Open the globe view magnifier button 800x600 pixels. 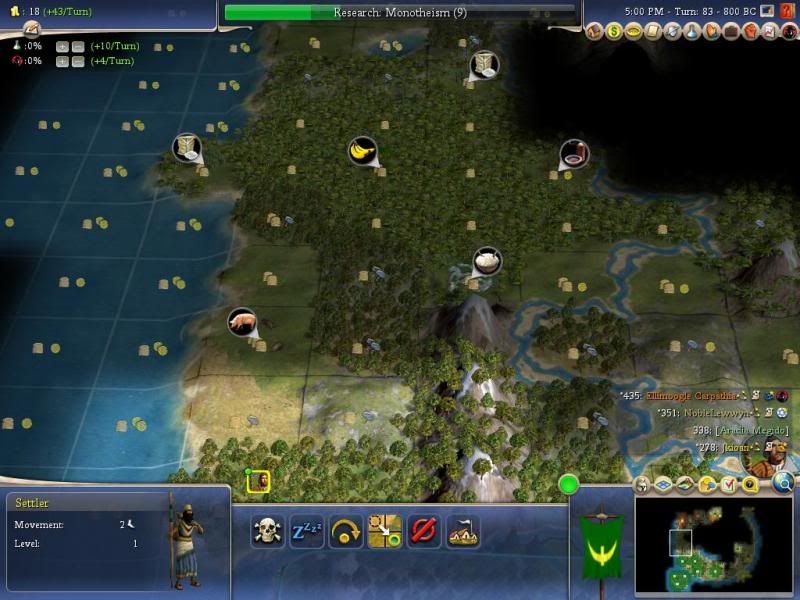tap(783, 484)
